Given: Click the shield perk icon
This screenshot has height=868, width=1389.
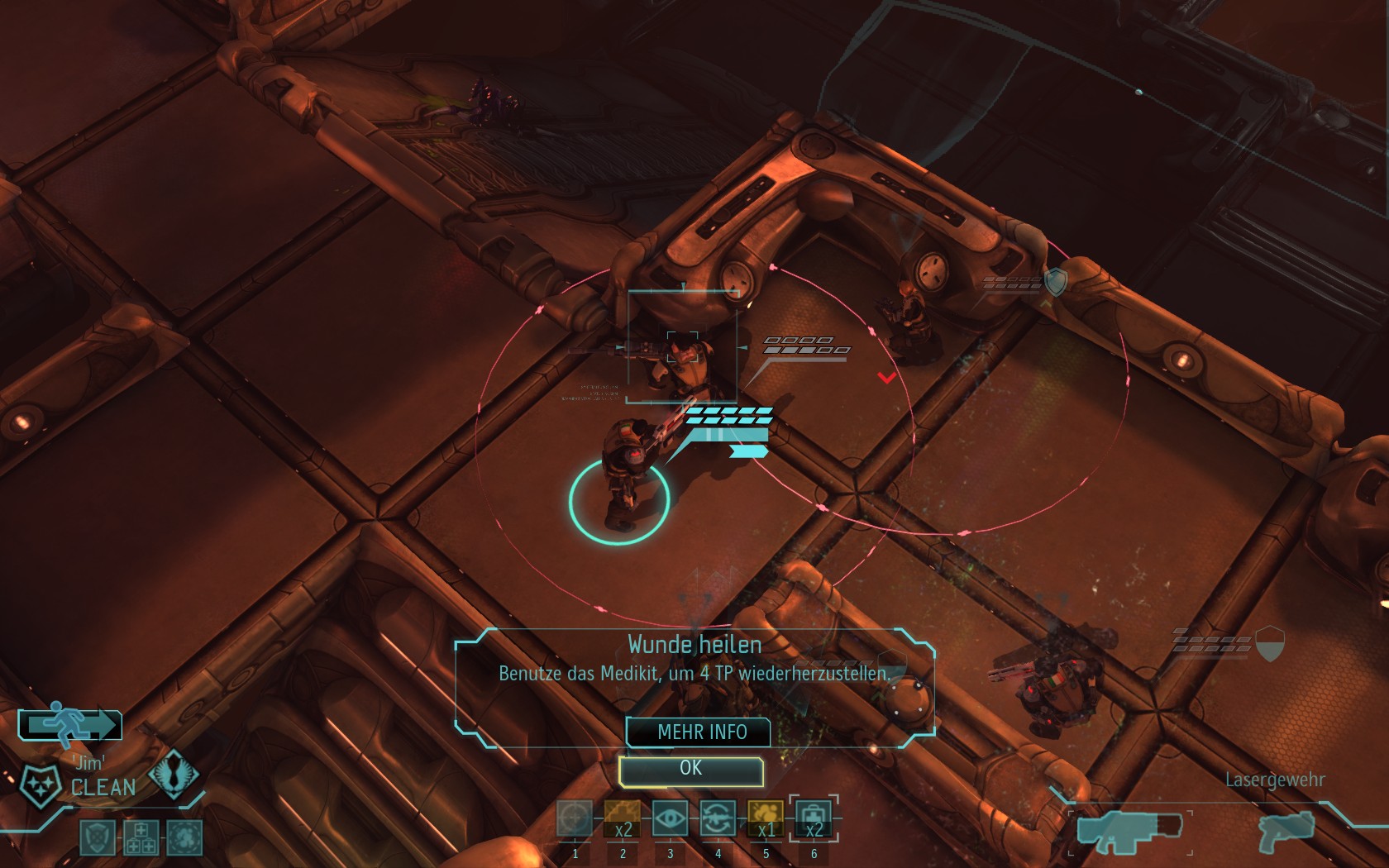Looking at the screenshot, I should coord(97,837).
